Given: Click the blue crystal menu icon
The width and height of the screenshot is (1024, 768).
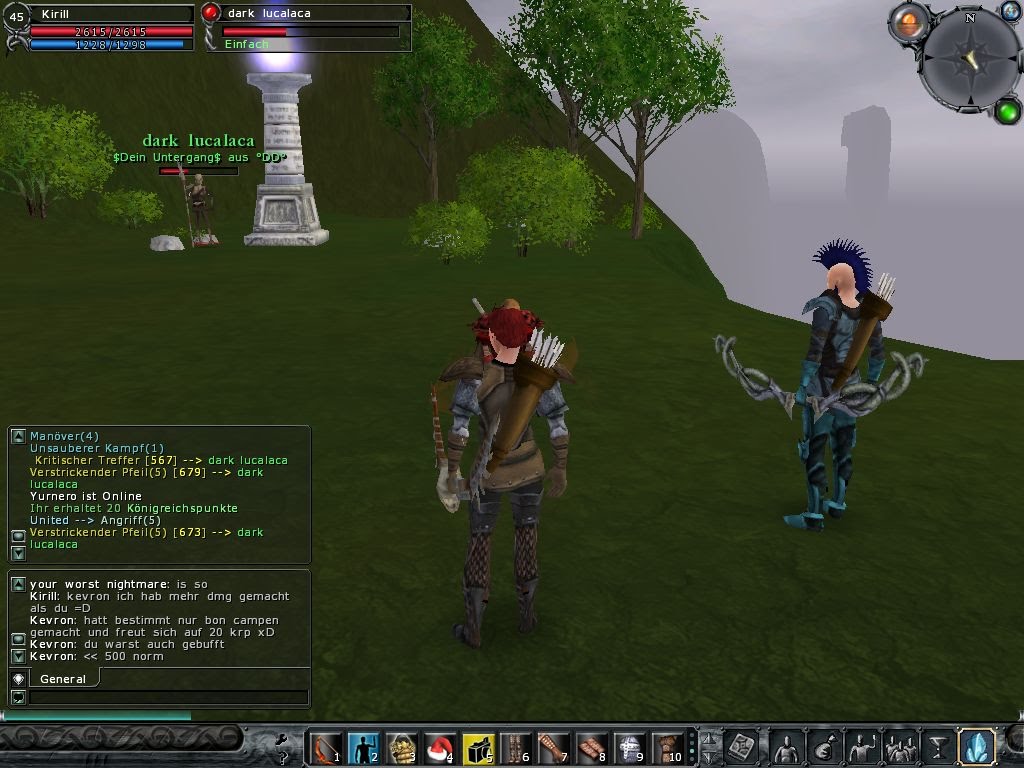Looking at the screenshot, I should pos(975,746).
